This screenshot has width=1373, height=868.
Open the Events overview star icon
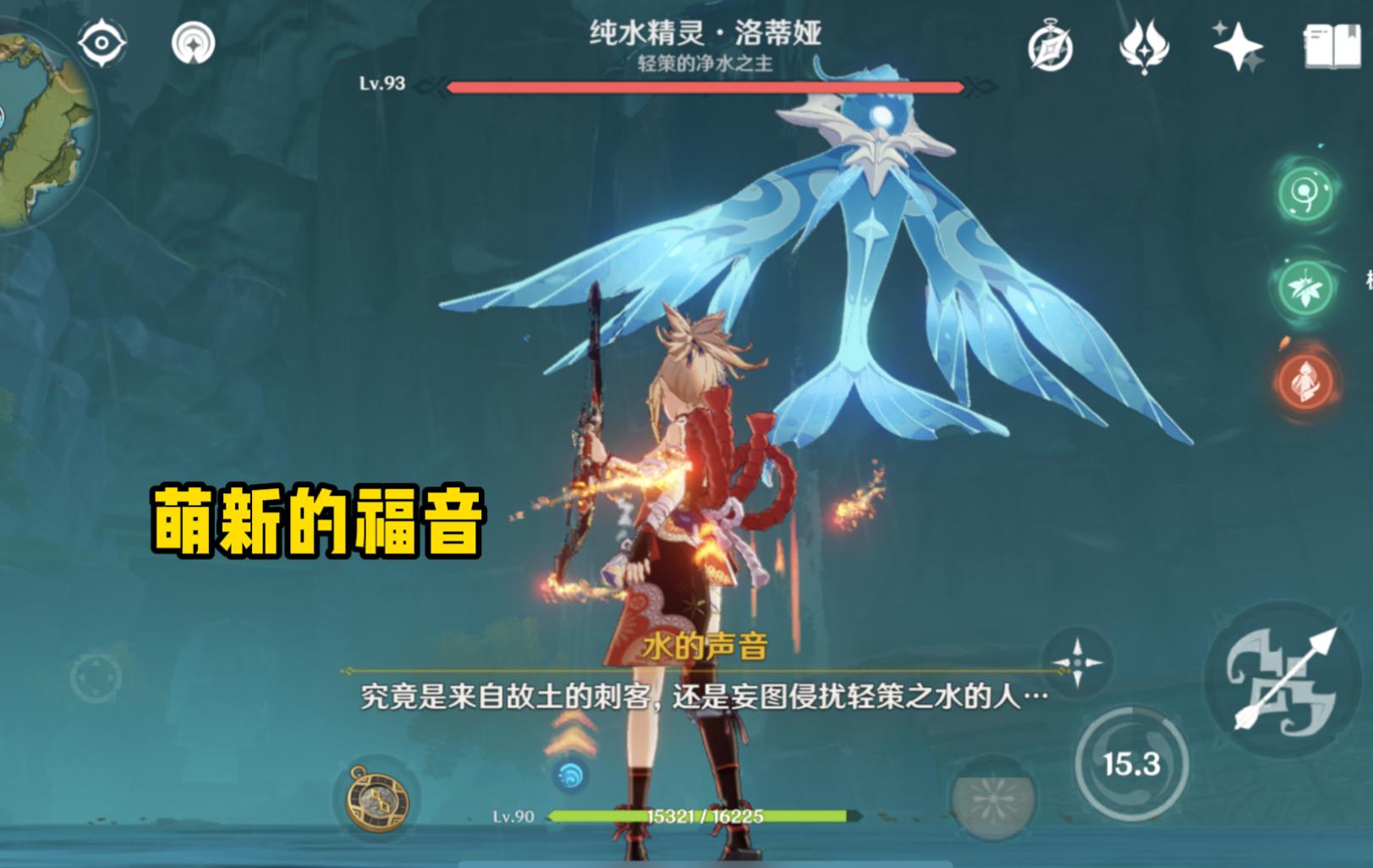(x=1237, y=47)
